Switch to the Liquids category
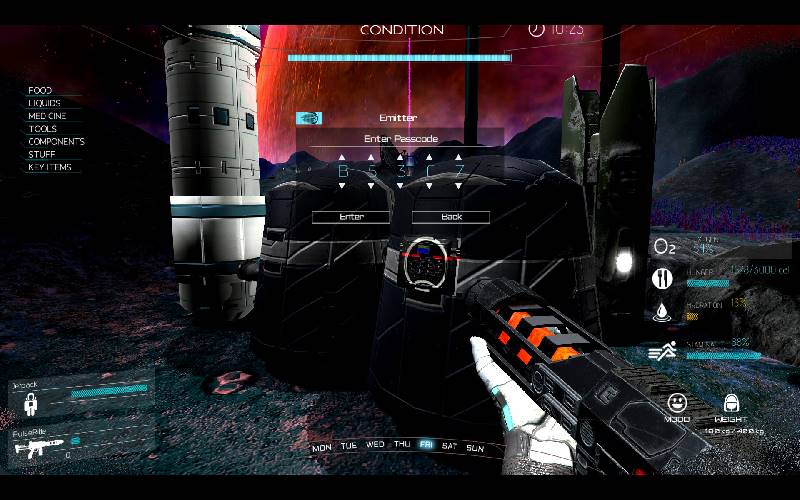The height and width of the screenshot is (500, 800). pyautogui.click(x=44, y=103)
